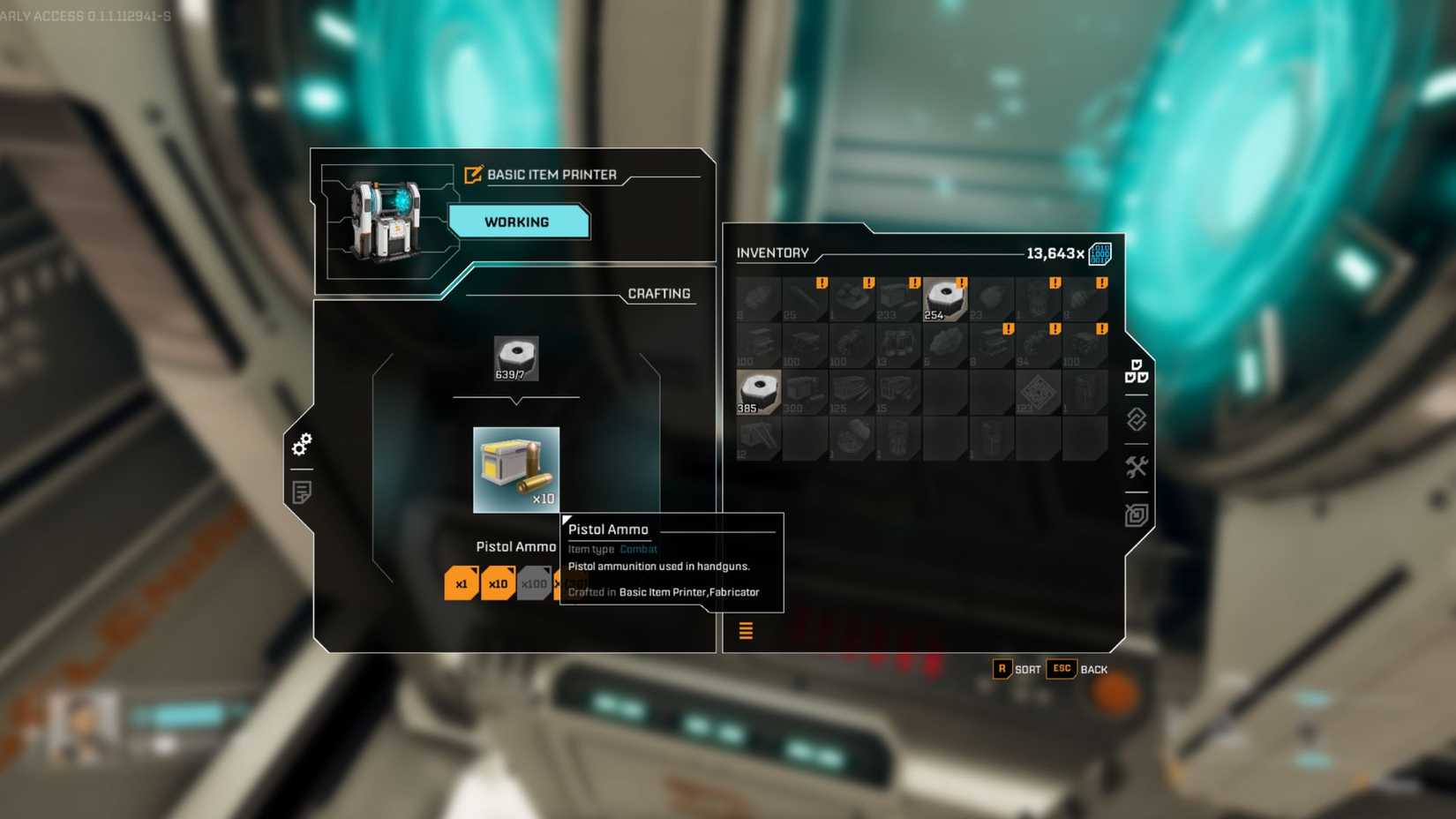
Task: Select the blue storage capacity icon beside 13,643x
Action: 1100,253
